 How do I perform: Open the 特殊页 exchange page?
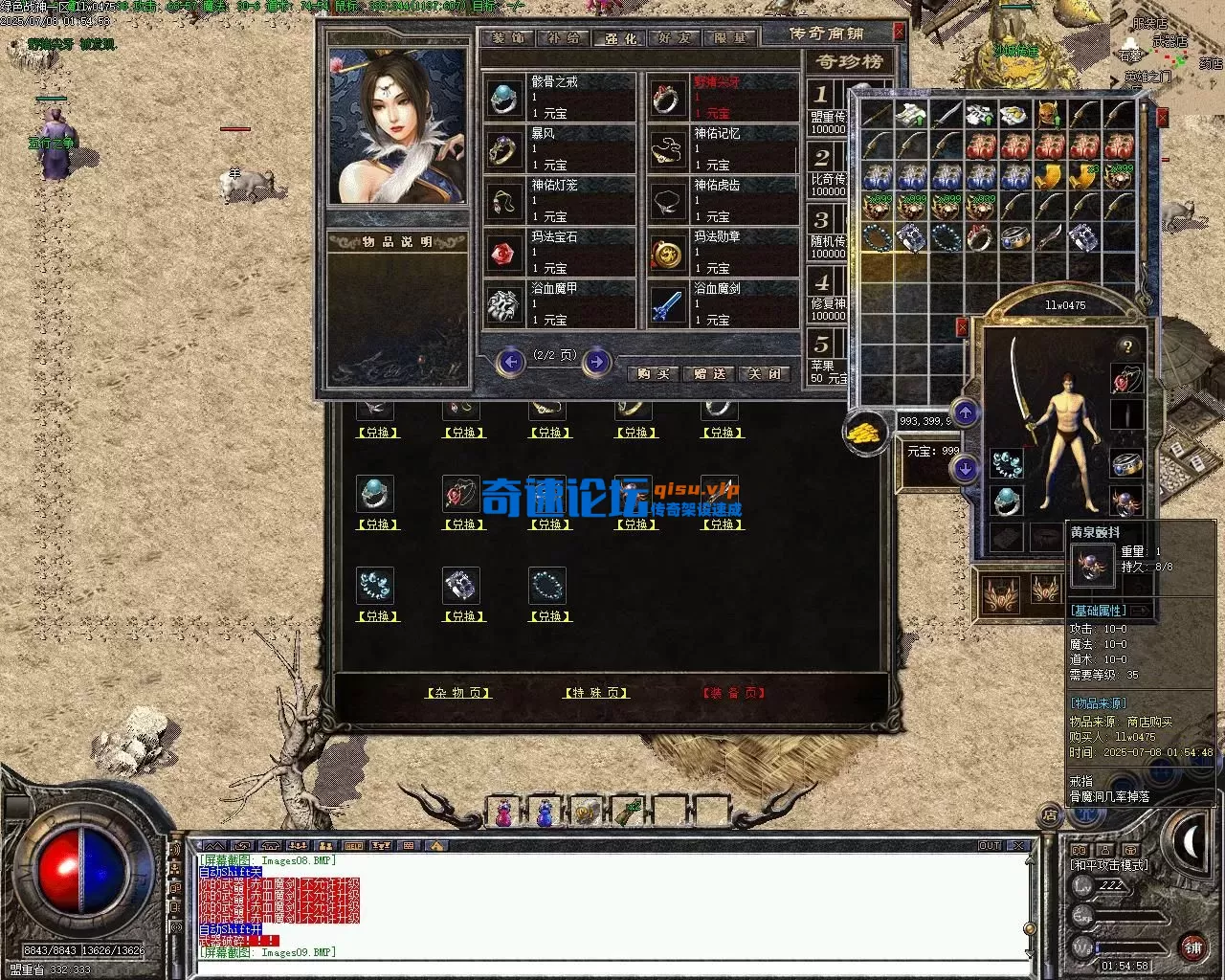pos(596,693)
